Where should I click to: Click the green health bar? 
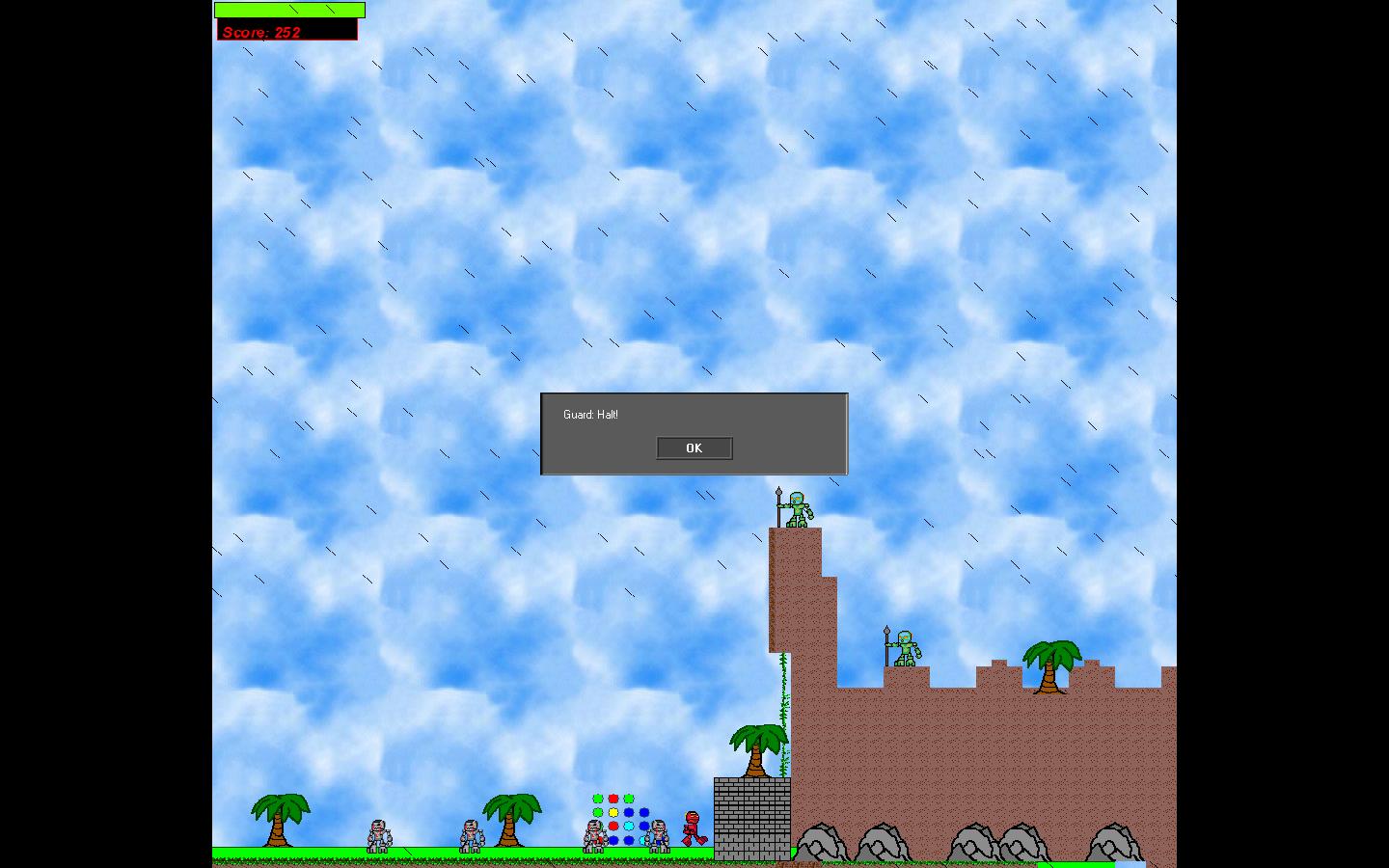point(288,10)
